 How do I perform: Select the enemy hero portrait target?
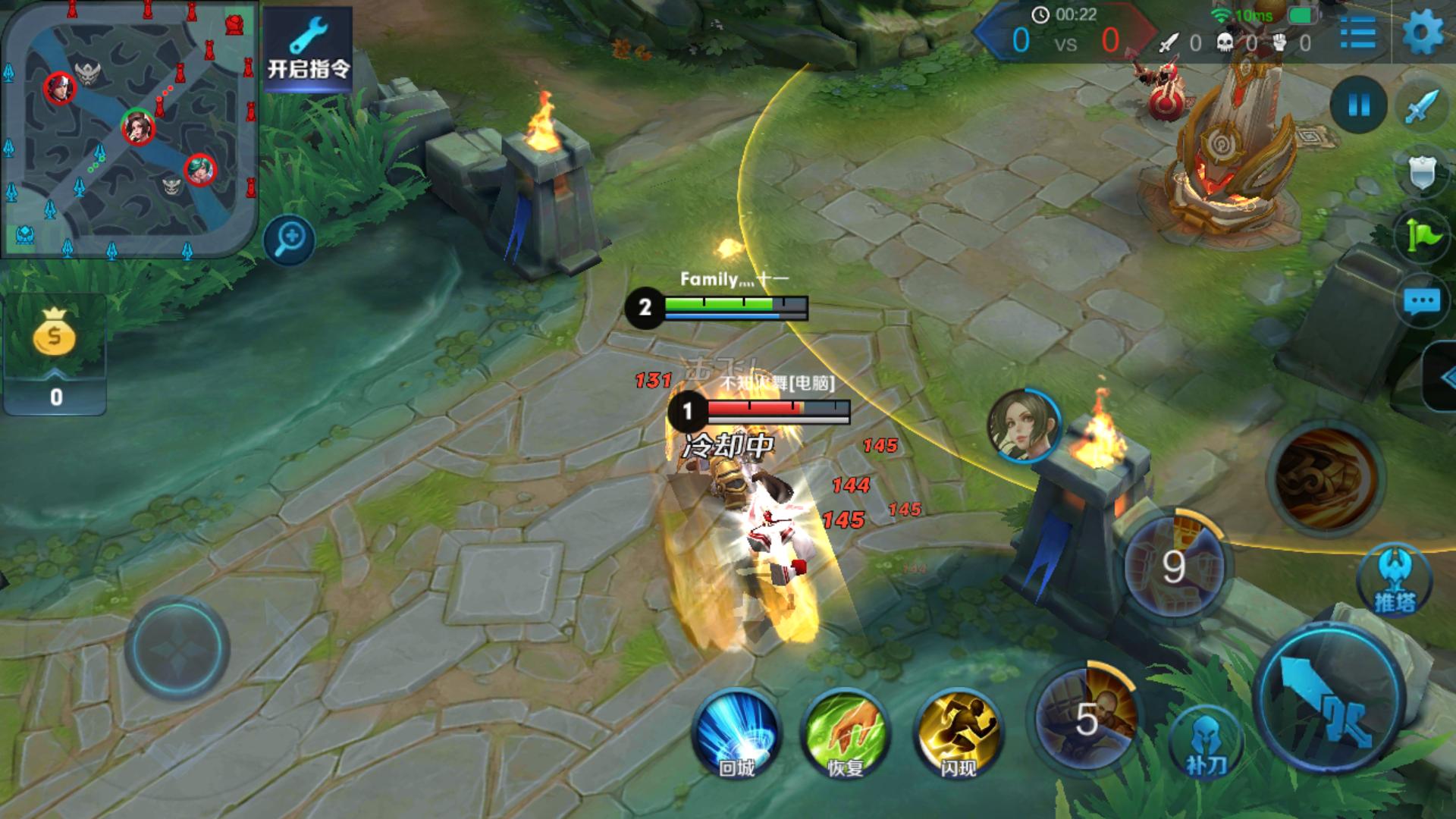pyautogui.click(x=1024, y=426)
